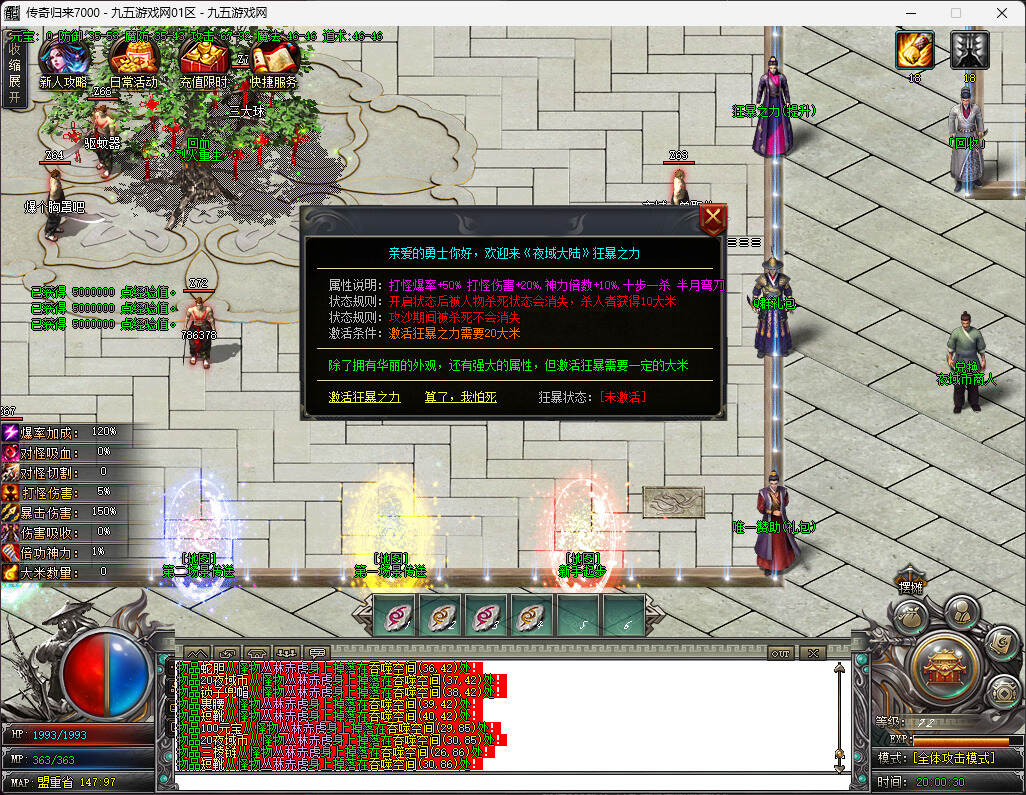Decline with 算了，我怕死 option
The height and width of the screenshot is (795, 1026).
point(460,397)
